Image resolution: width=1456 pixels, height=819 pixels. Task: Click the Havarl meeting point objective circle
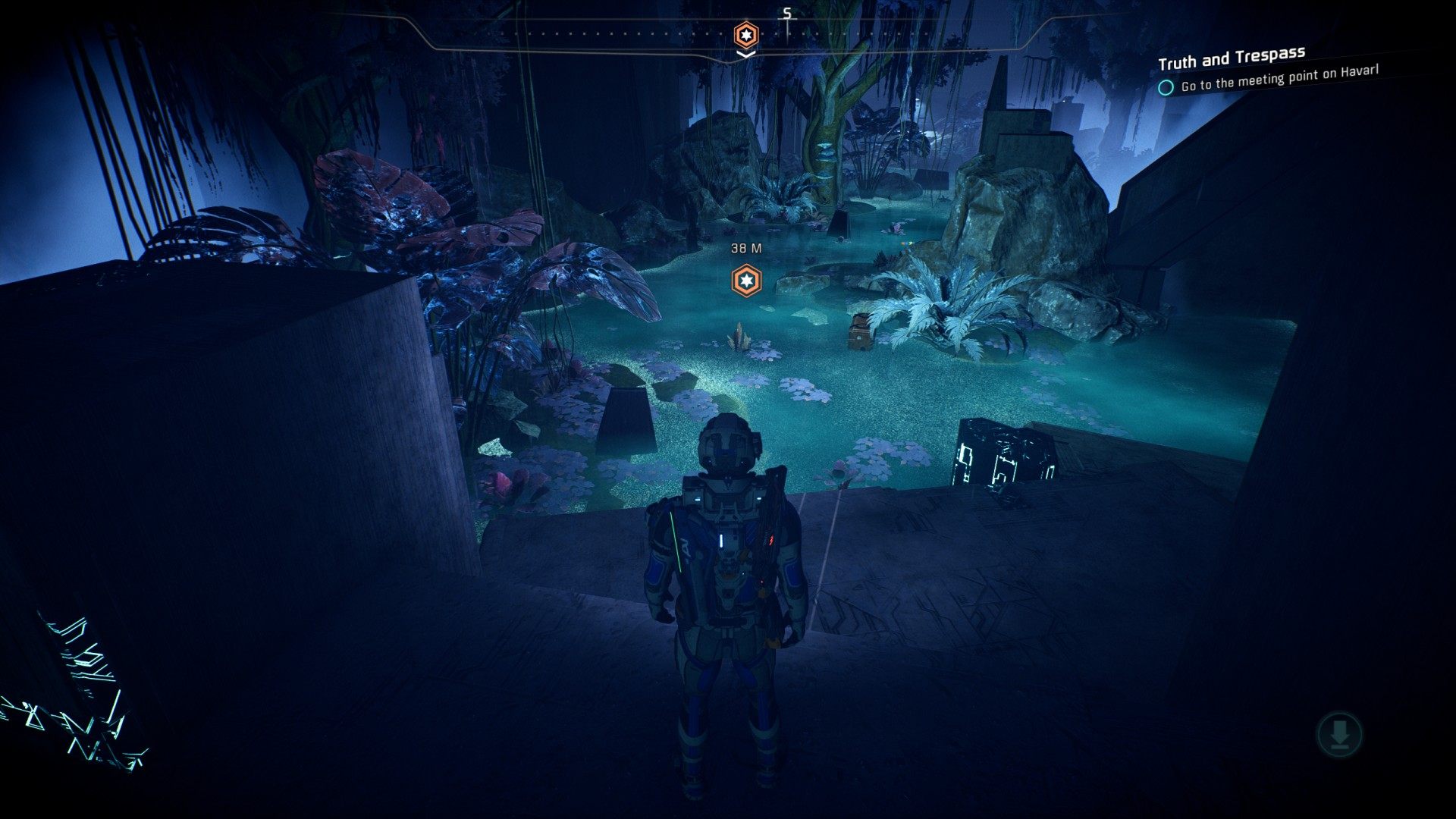(1166, 87)
